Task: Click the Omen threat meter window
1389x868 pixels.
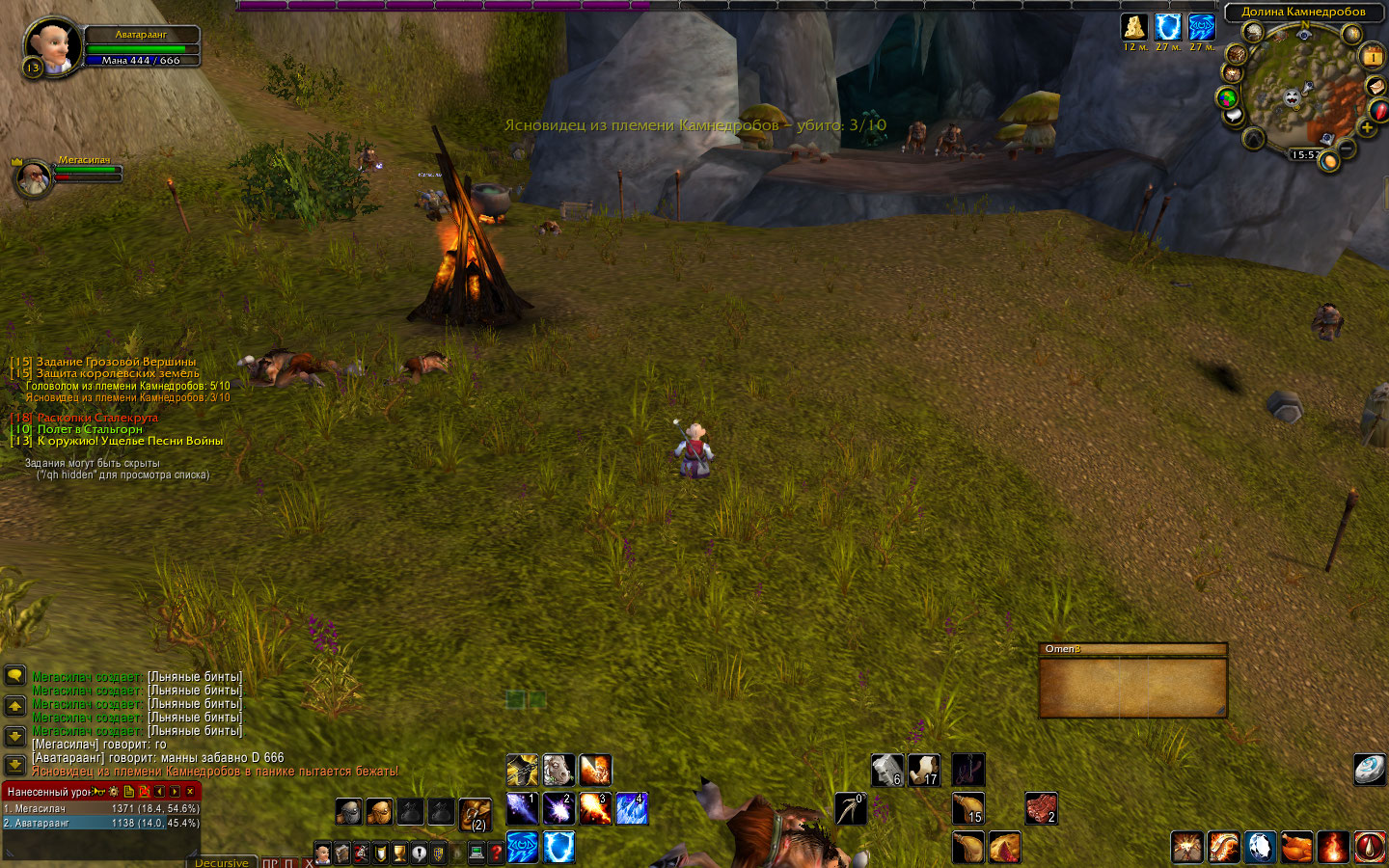Action: pyautogui.click(x=1132, y=686)
